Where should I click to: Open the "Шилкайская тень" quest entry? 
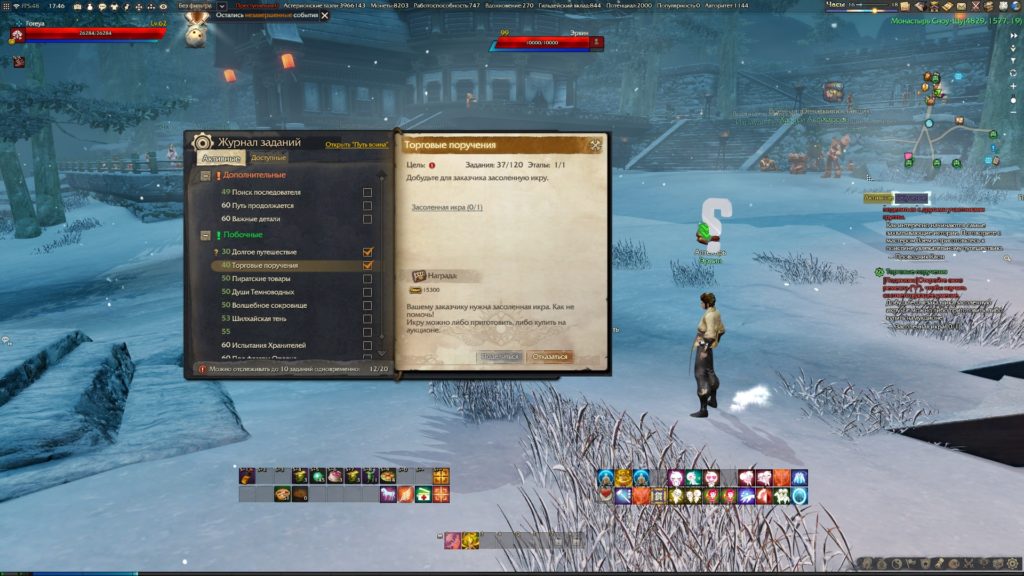point(264,318)
